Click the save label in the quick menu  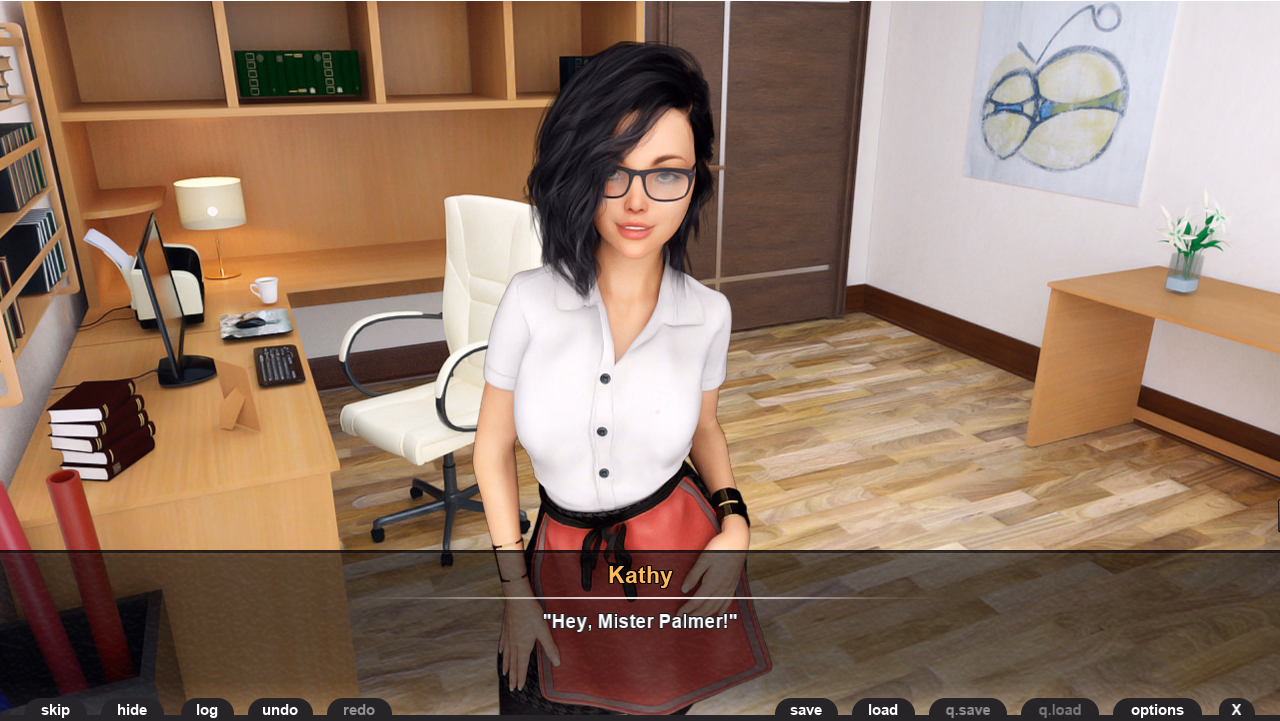(806, 710)
